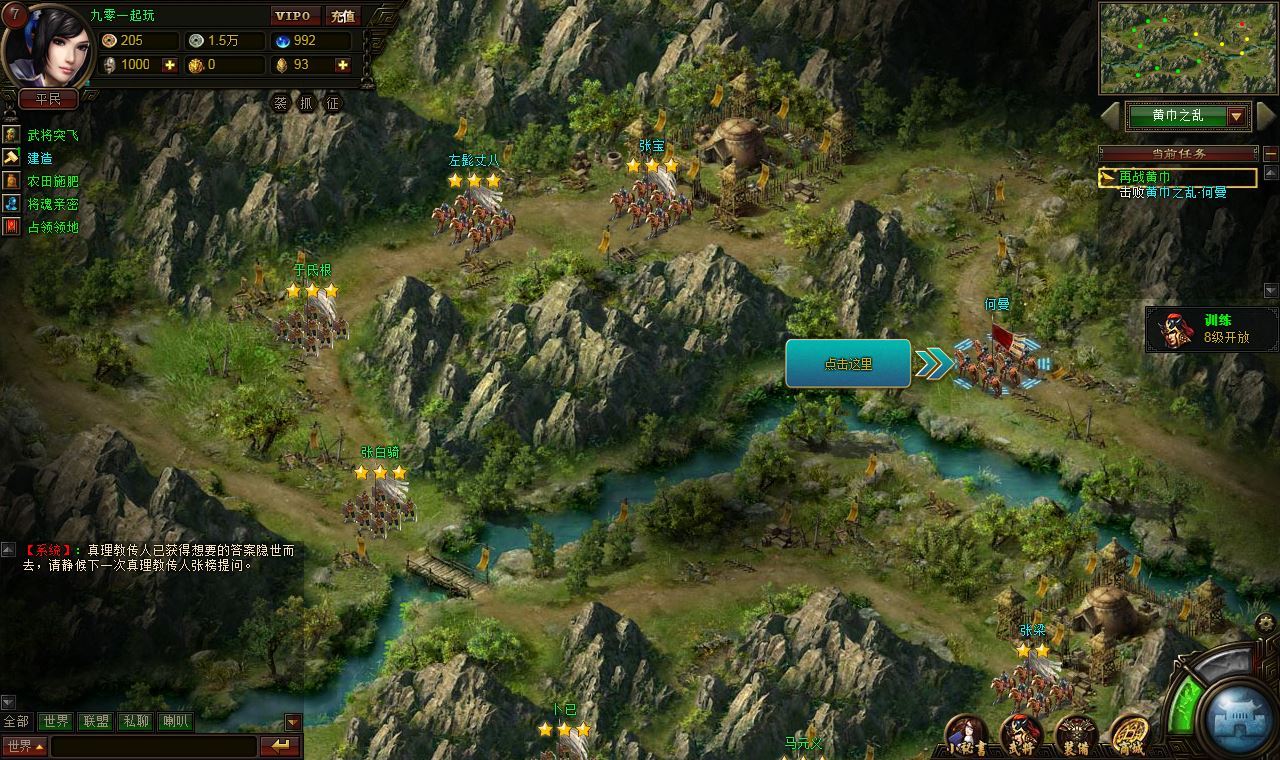This screenshot has width=1280, height=760.
Task: Switch to the 私聊 chat tab
Action: point(135,721)
